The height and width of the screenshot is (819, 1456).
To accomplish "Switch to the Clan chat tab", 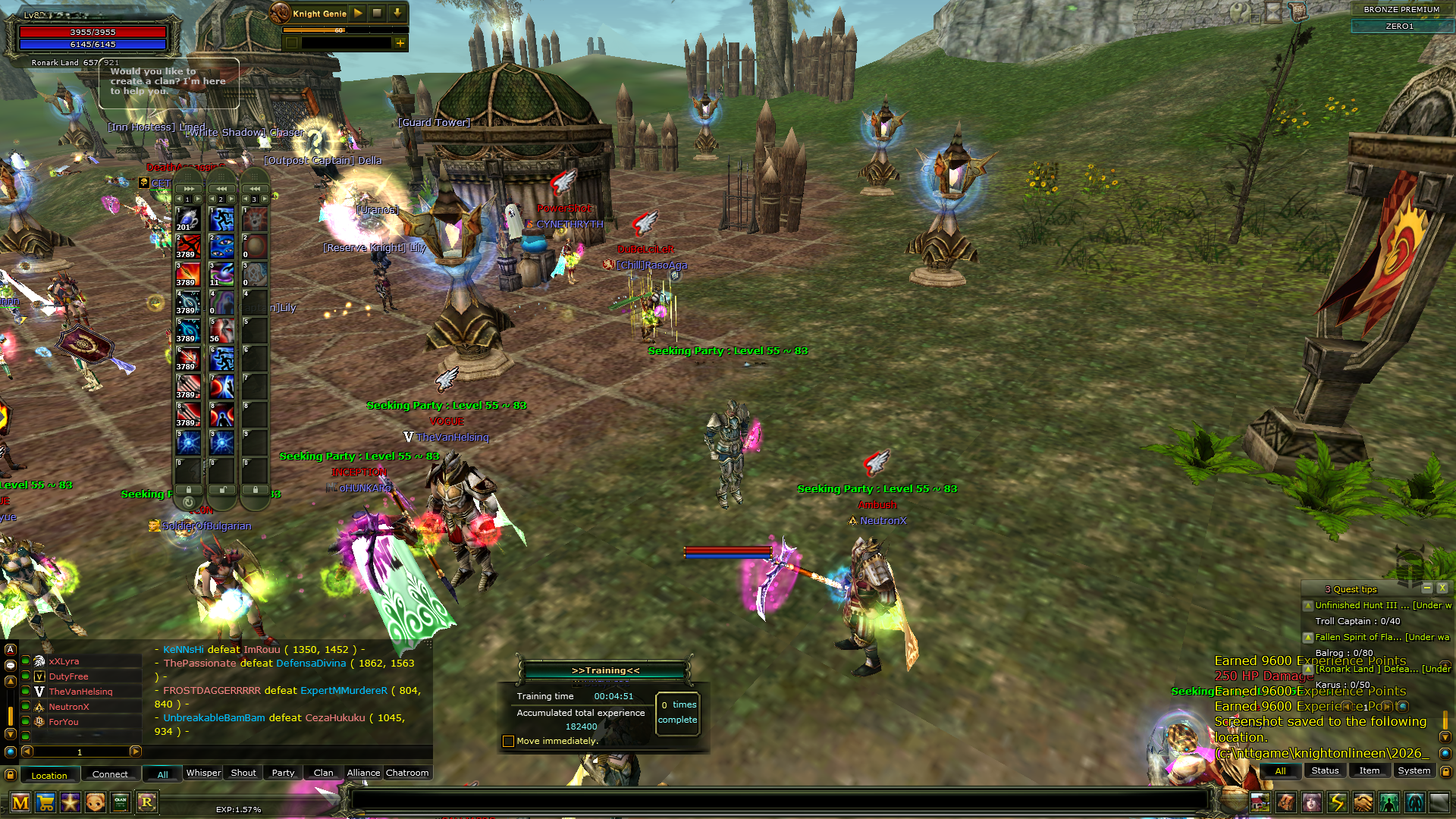I will pos(323,773).
